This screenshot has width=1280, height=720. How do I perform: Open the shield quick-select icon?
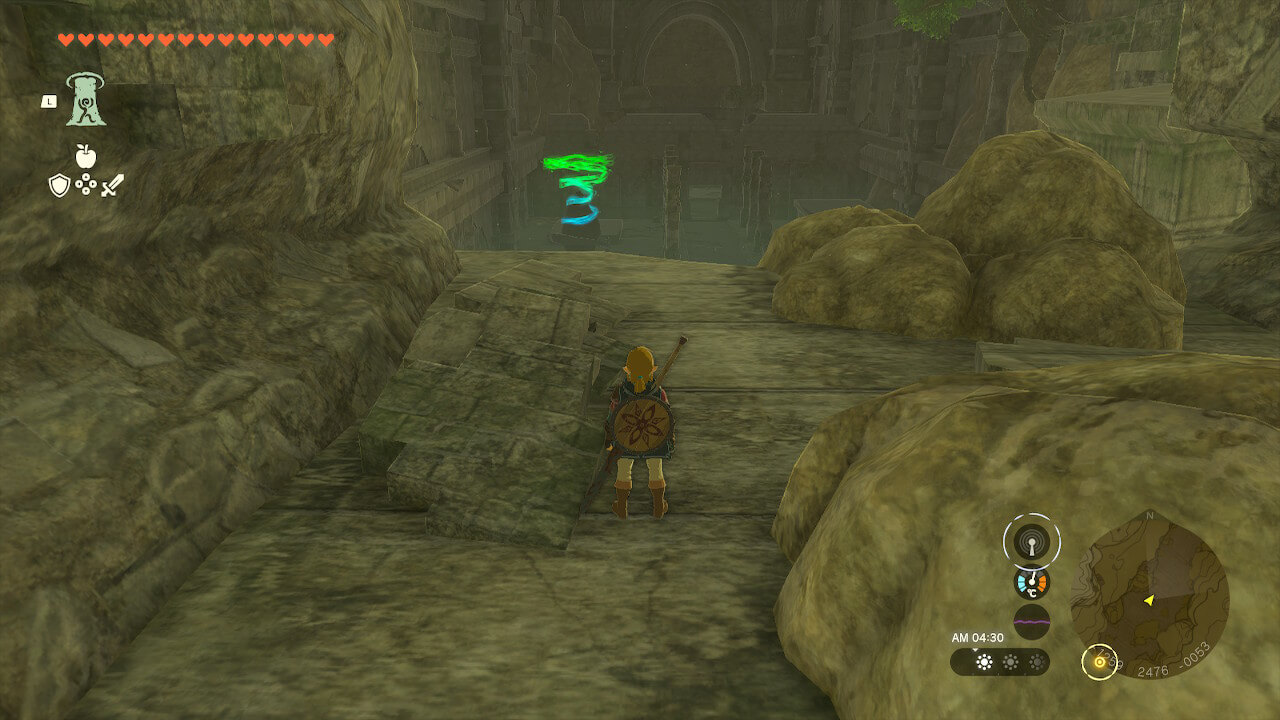coord(60,185)
